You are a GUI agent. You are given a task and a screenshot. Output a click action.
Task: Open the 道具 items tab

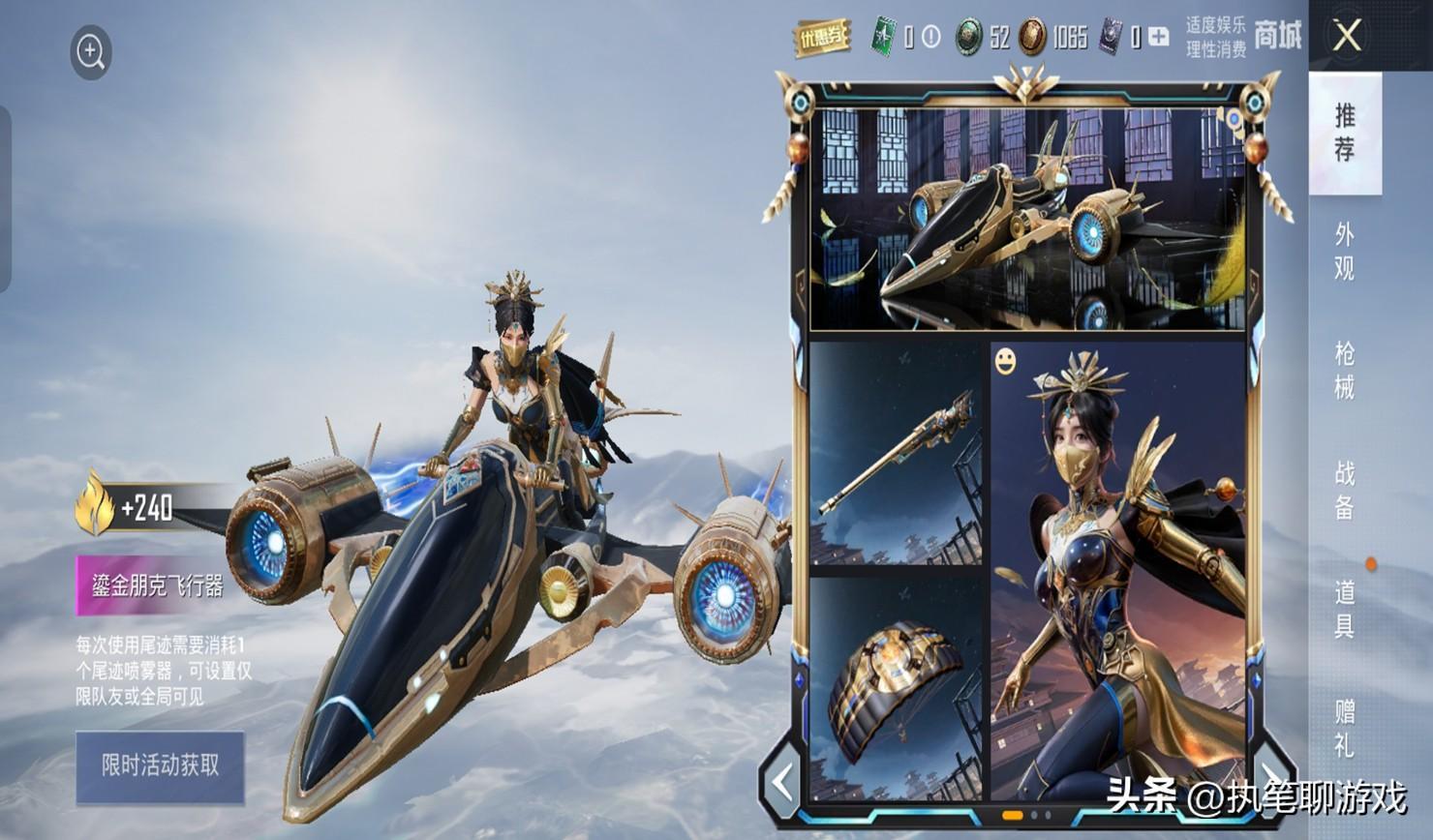click(1345, 609)
